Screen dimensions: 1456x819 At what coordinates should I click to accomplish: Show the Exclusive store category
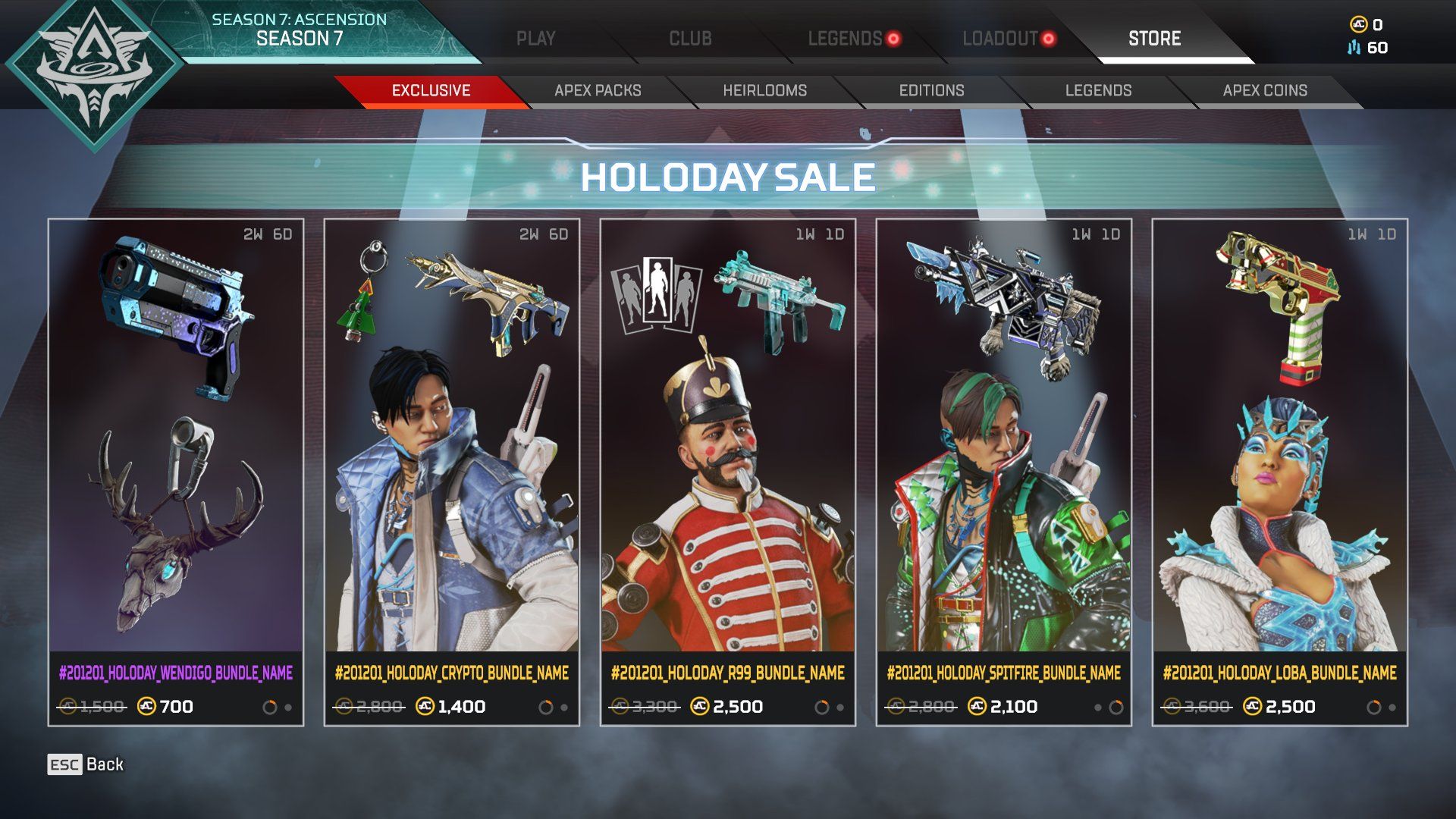[431, 91]
